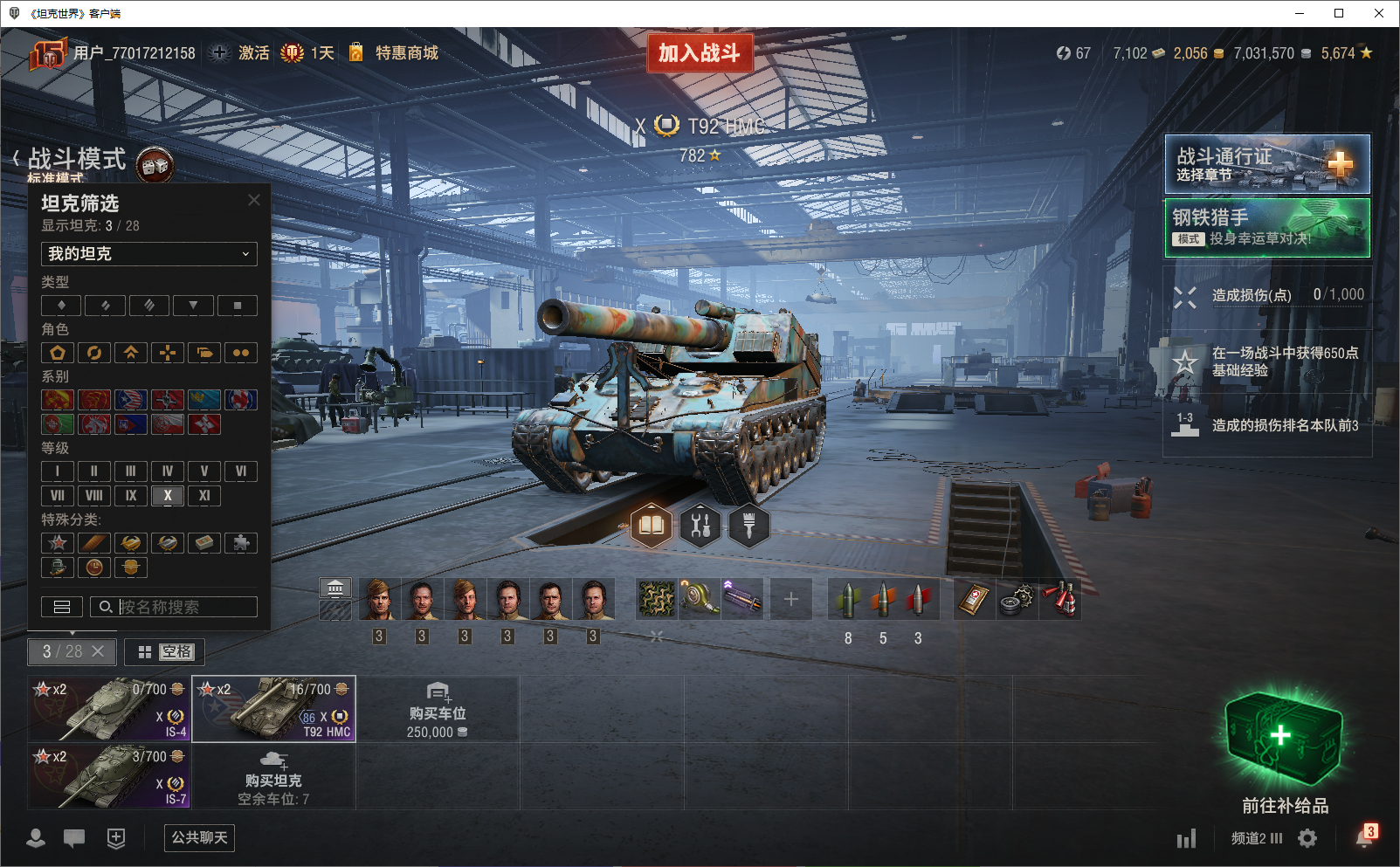Image resolution: width=1400 pixels, height=867 pixels.
Task: Click 购买车位 to buy a garage slot
Action: [437, 709]
